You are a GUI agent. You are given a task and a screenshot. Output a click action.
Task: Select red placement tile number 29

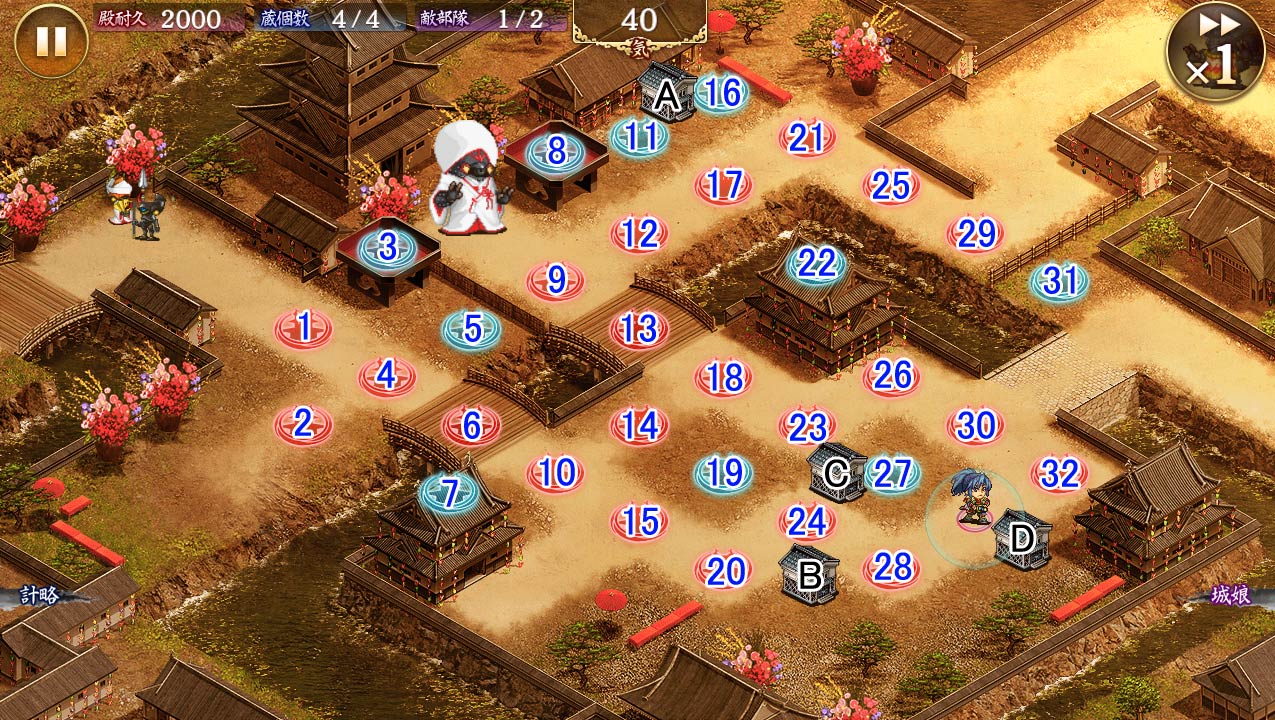point(975,234)
